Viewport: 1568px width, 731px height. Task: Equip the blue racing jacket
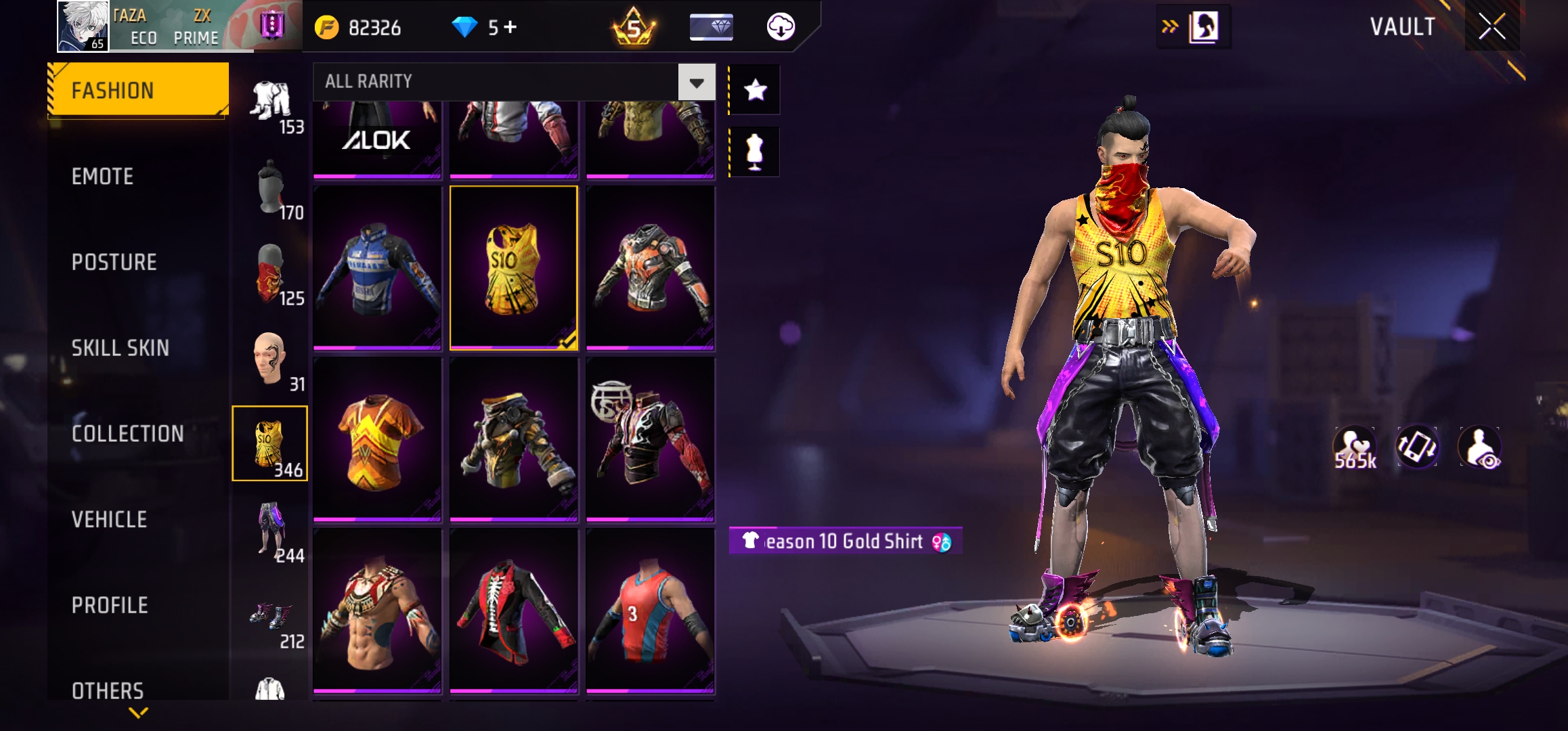[x=377, y=269]
